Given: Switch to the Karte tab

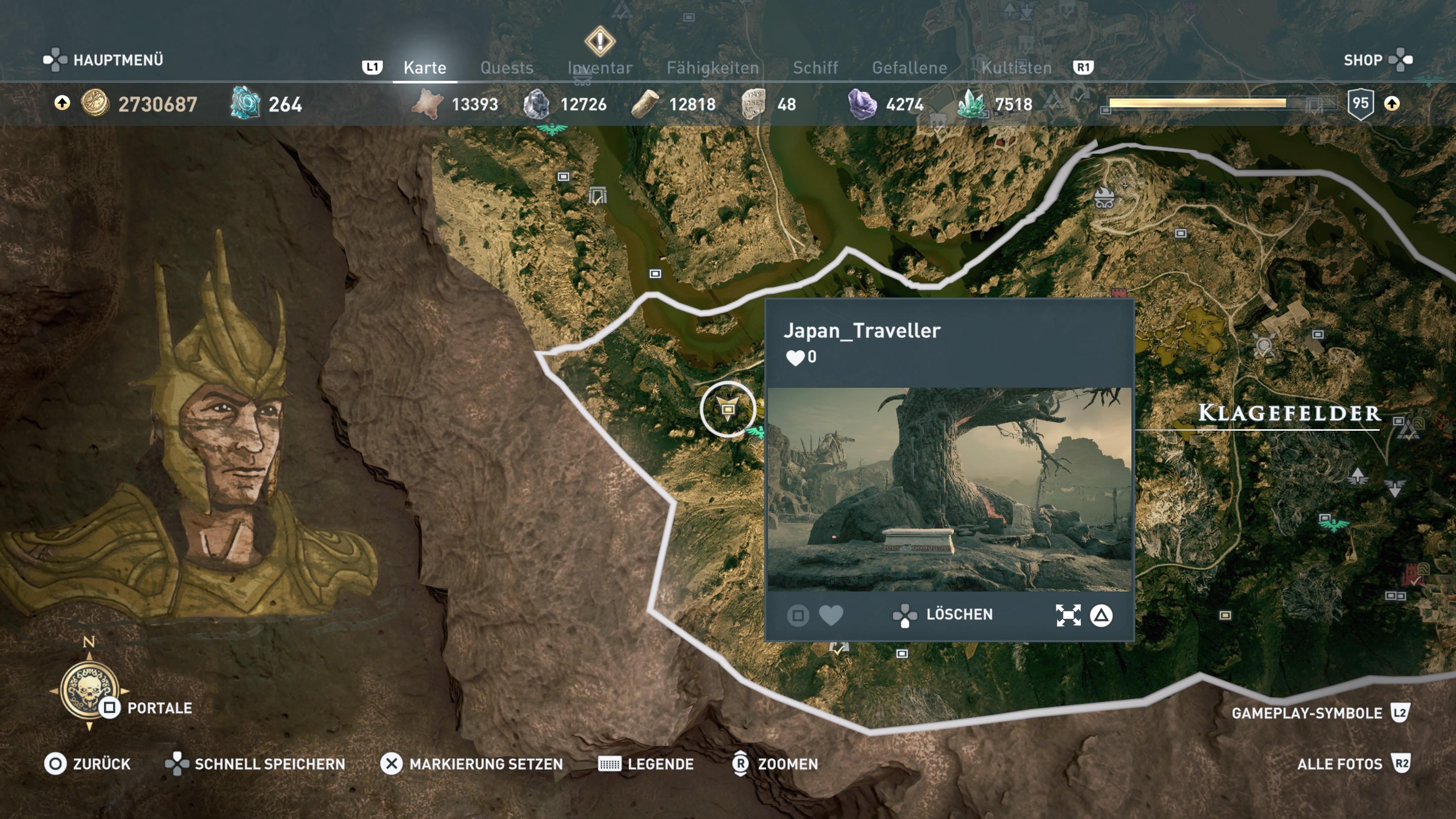Looking at the screenshot, I should point(425,68).
